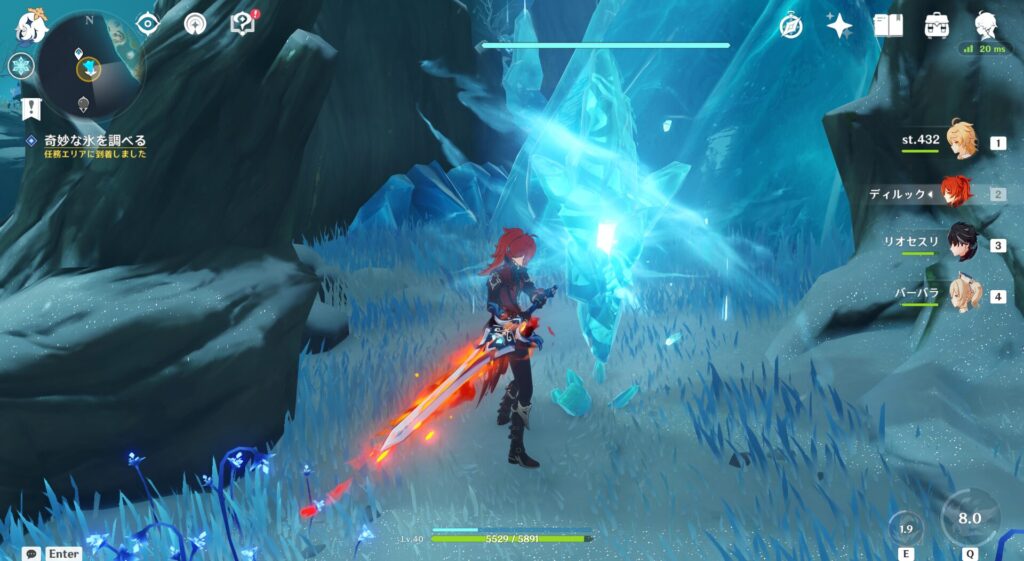The height and width of the screenshot is (561, 1024).
Task: Open the quest banner with exclamation mark
Action: click(31, 108)
